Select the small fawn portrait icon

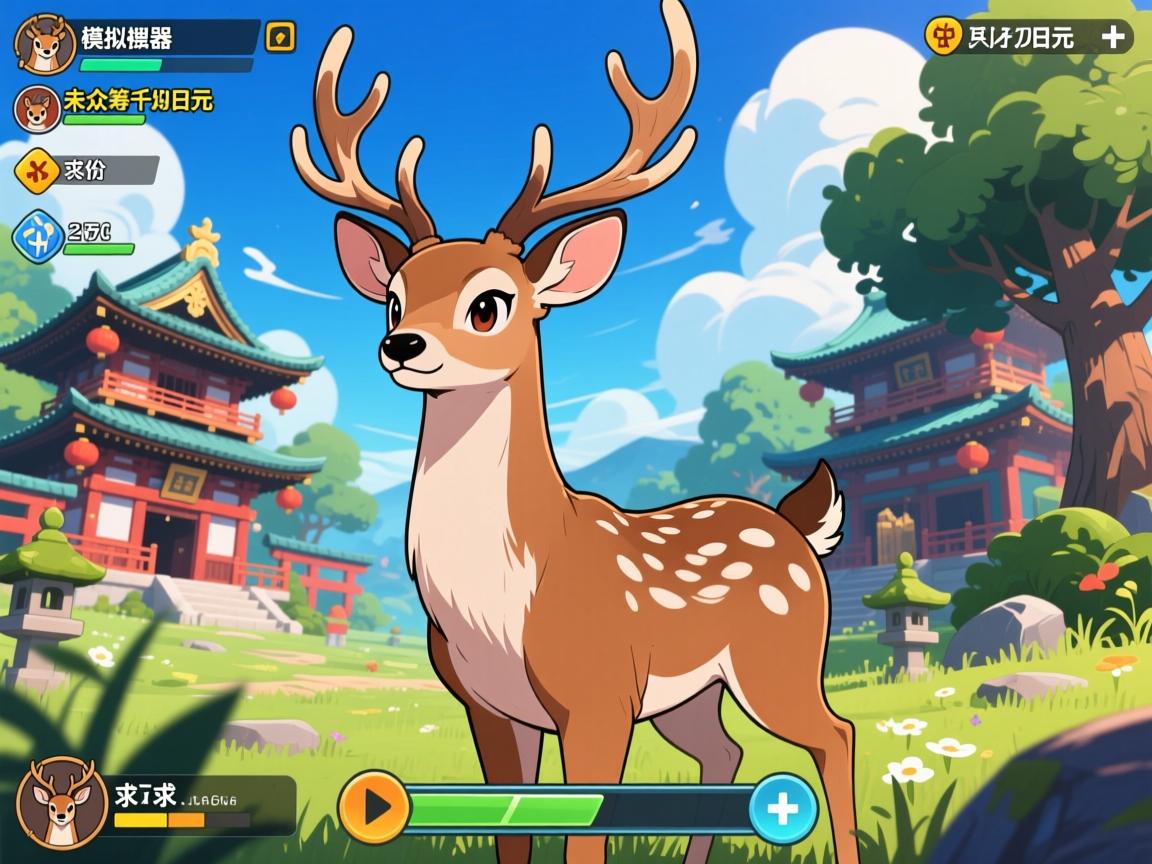click(37, 108)
